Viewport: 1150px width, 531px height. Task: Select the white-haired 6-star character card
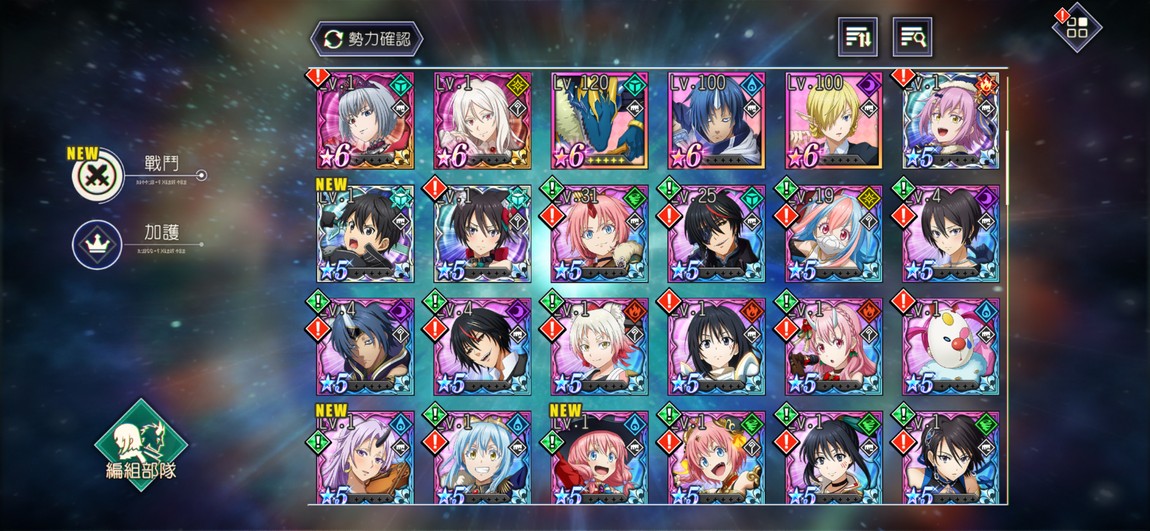(x=482, y=120)
